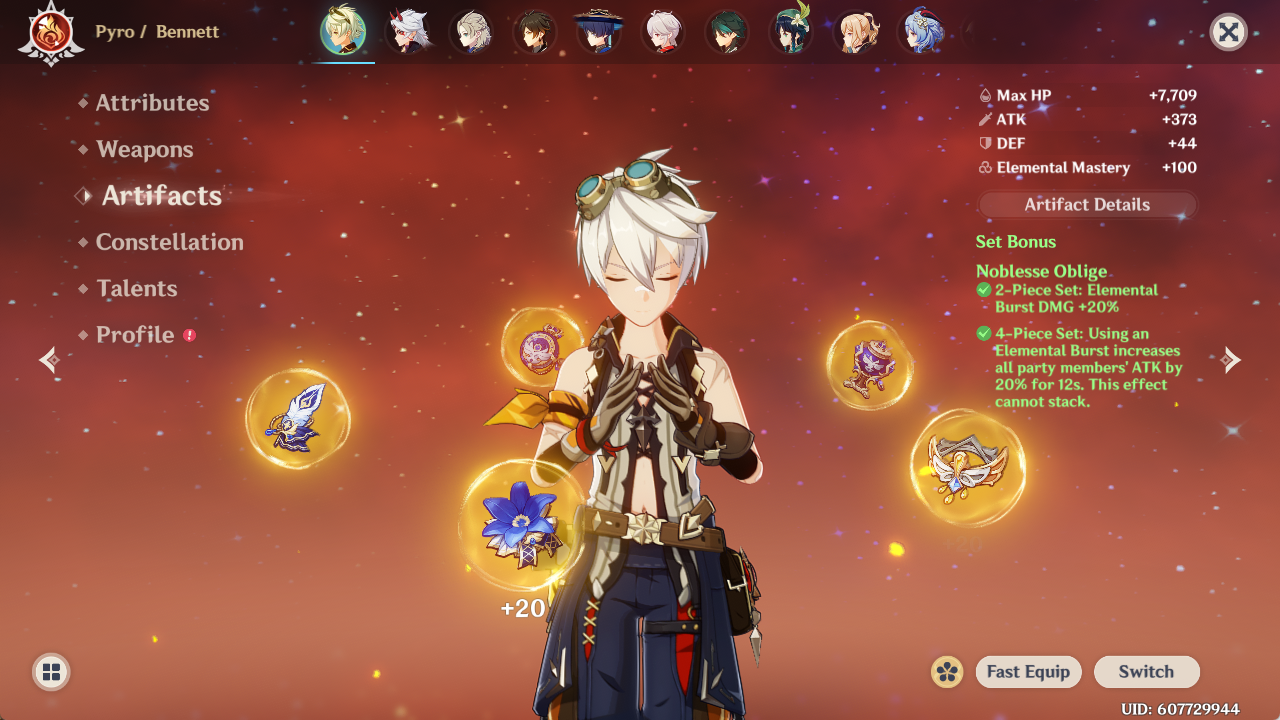1280x720 pixels.
Task: Select Arataki Itto's red-horned portrait
Action: (407, 32)
